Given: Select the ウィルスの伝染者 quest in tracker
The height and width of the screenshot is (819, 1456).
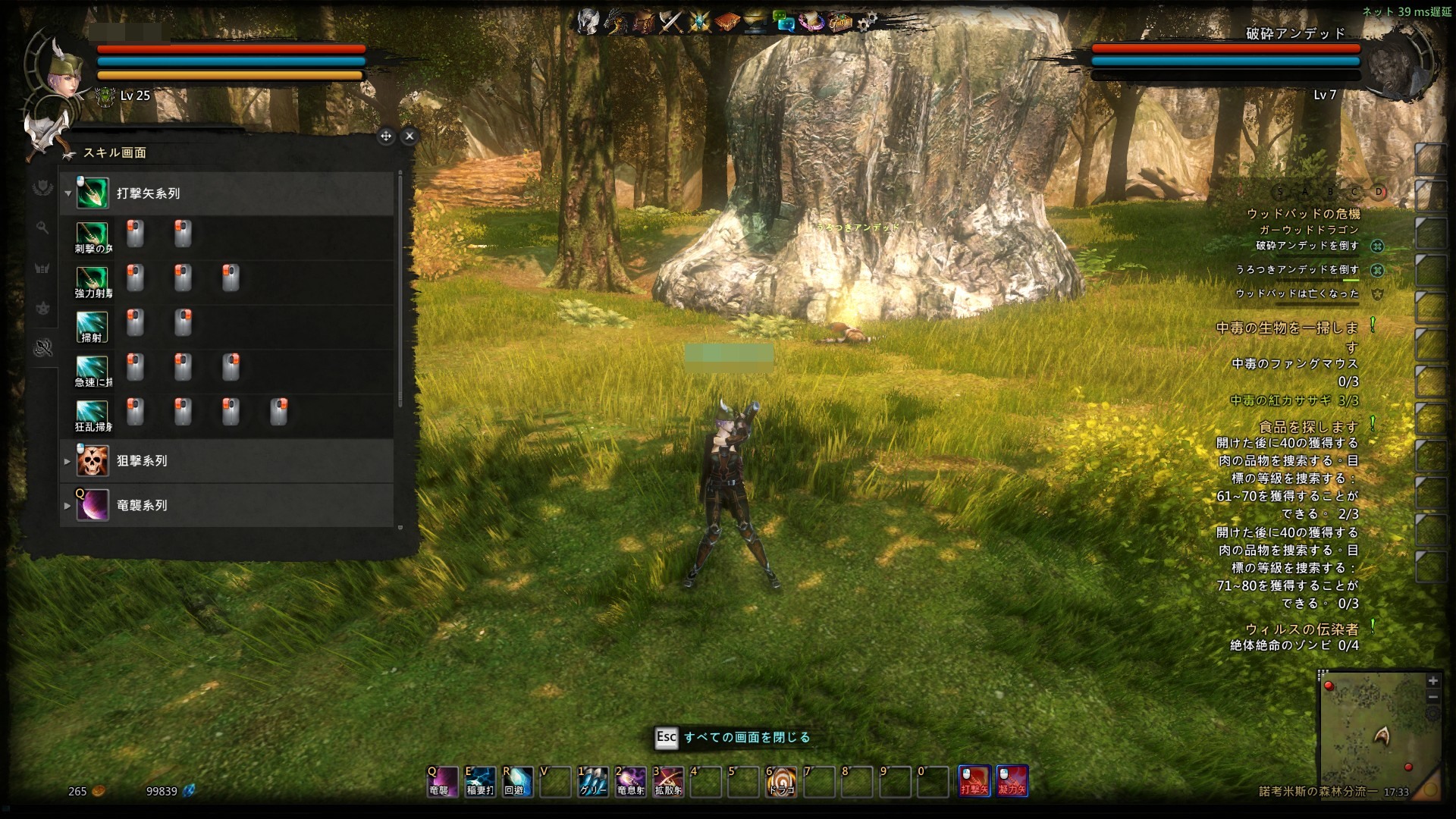Looking at the screenshot, I should click(x=1301, y=629).
